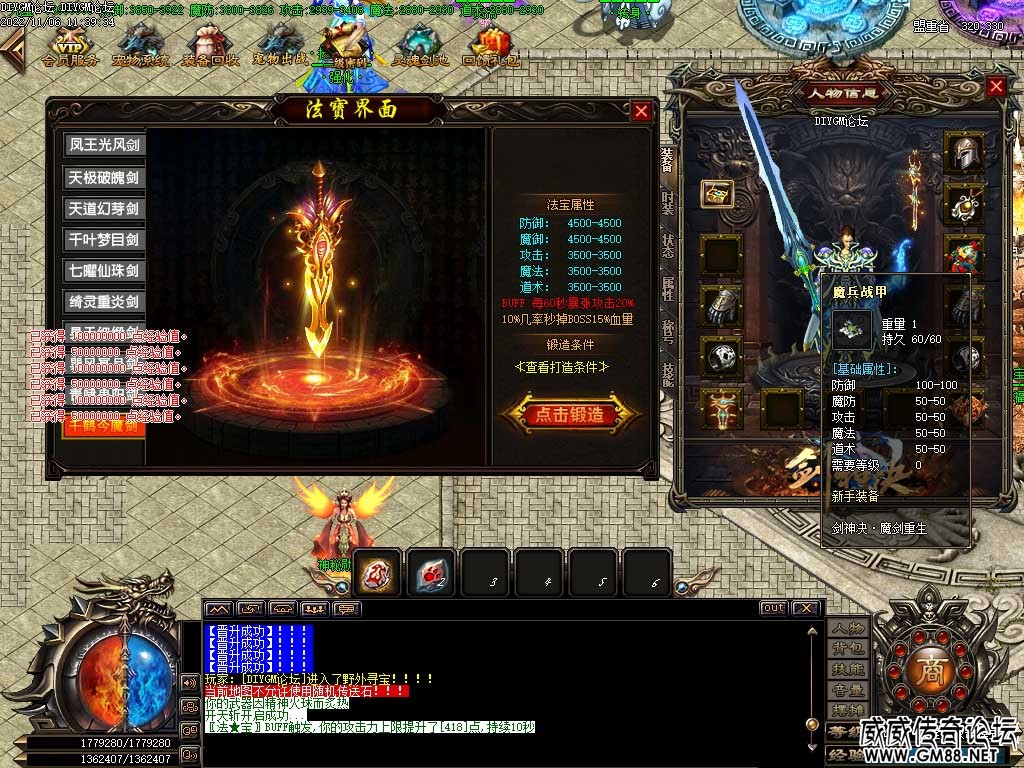The image size is (1024, 768).
Task: Select the equipped helmet slot
Action: (963, 153)
